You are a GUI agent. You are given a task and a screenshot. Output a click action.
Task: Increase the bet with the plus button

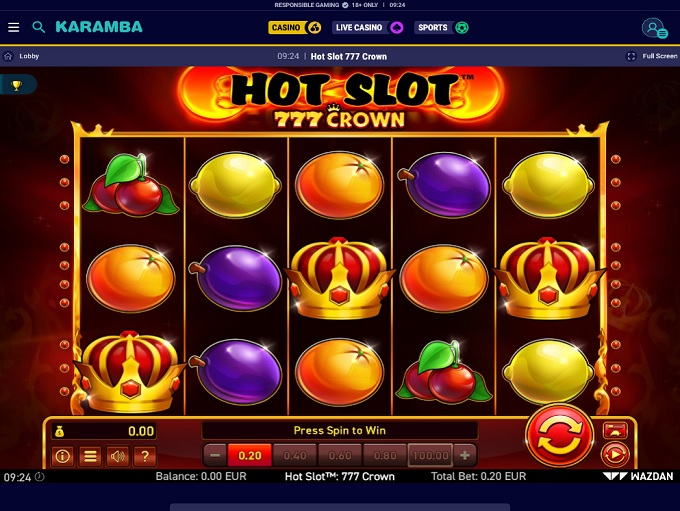point(465,456)
